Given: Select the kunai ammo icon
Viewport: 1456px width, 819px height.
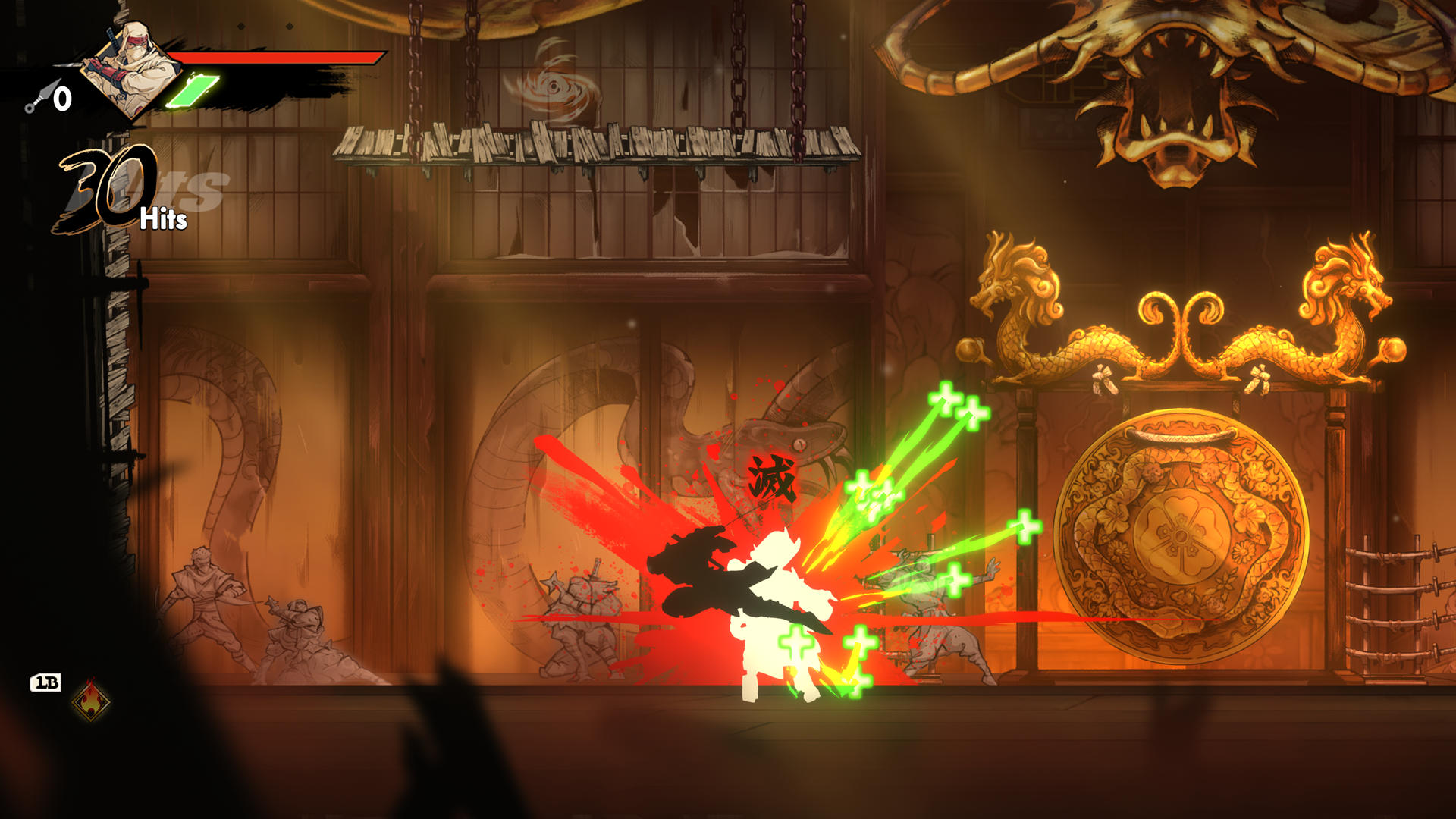Looking at the screenshot, I should [41, 98].
